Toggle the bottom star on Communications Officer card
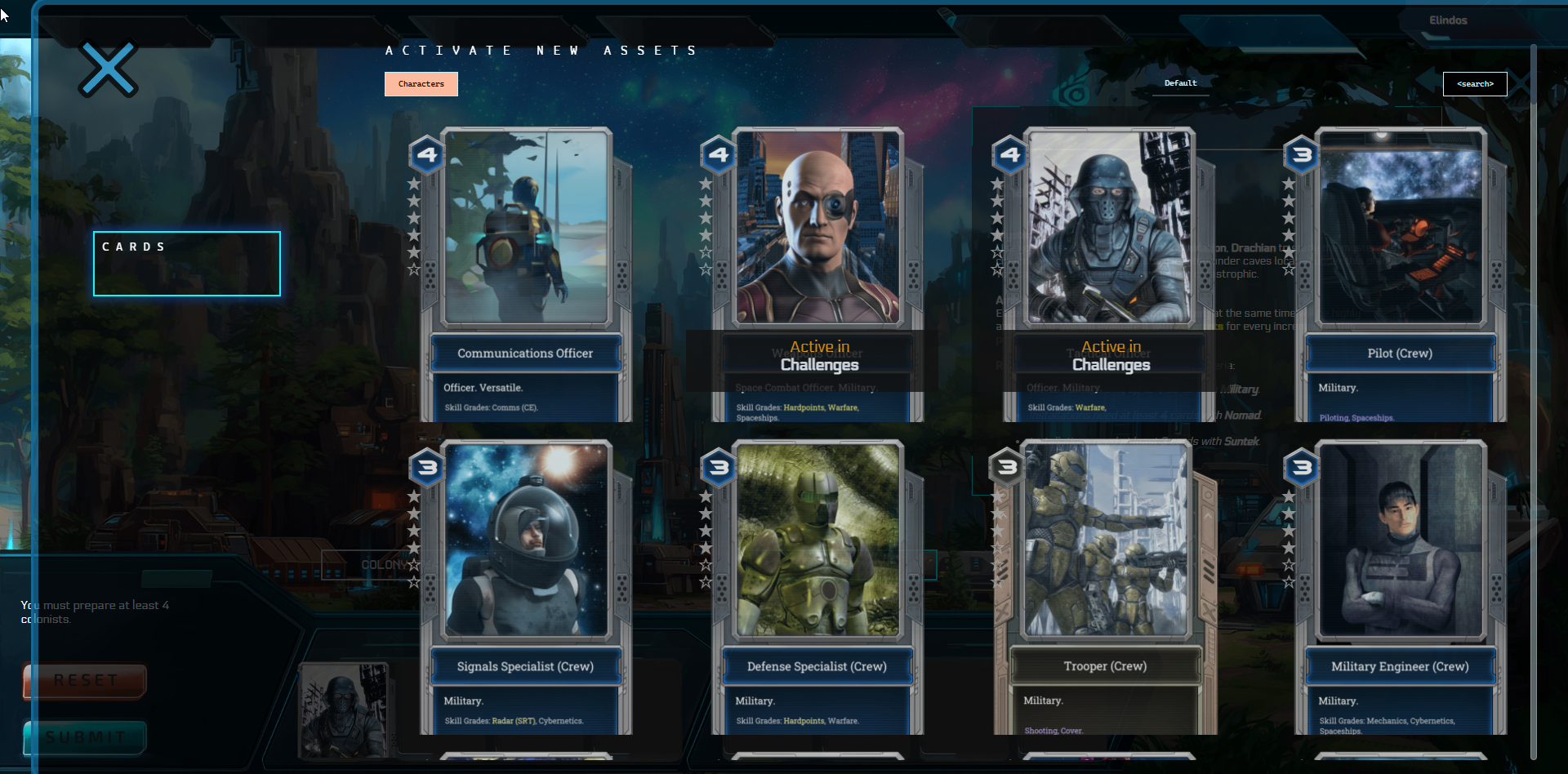This screenshot has height=774, width=1568. click(x=413, y=267)
